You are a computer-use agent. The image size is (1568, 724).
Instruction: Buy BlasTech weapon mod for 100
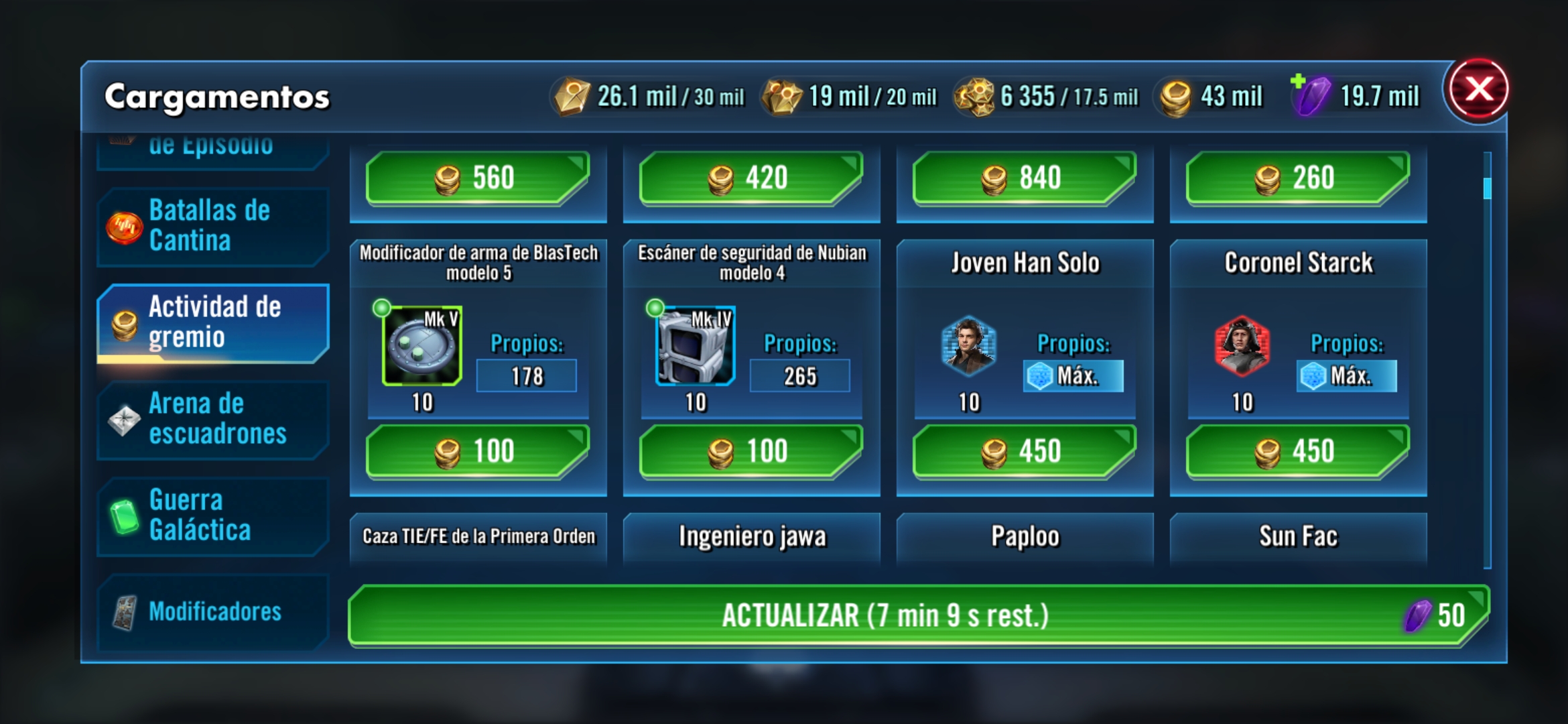coord(477,451)
